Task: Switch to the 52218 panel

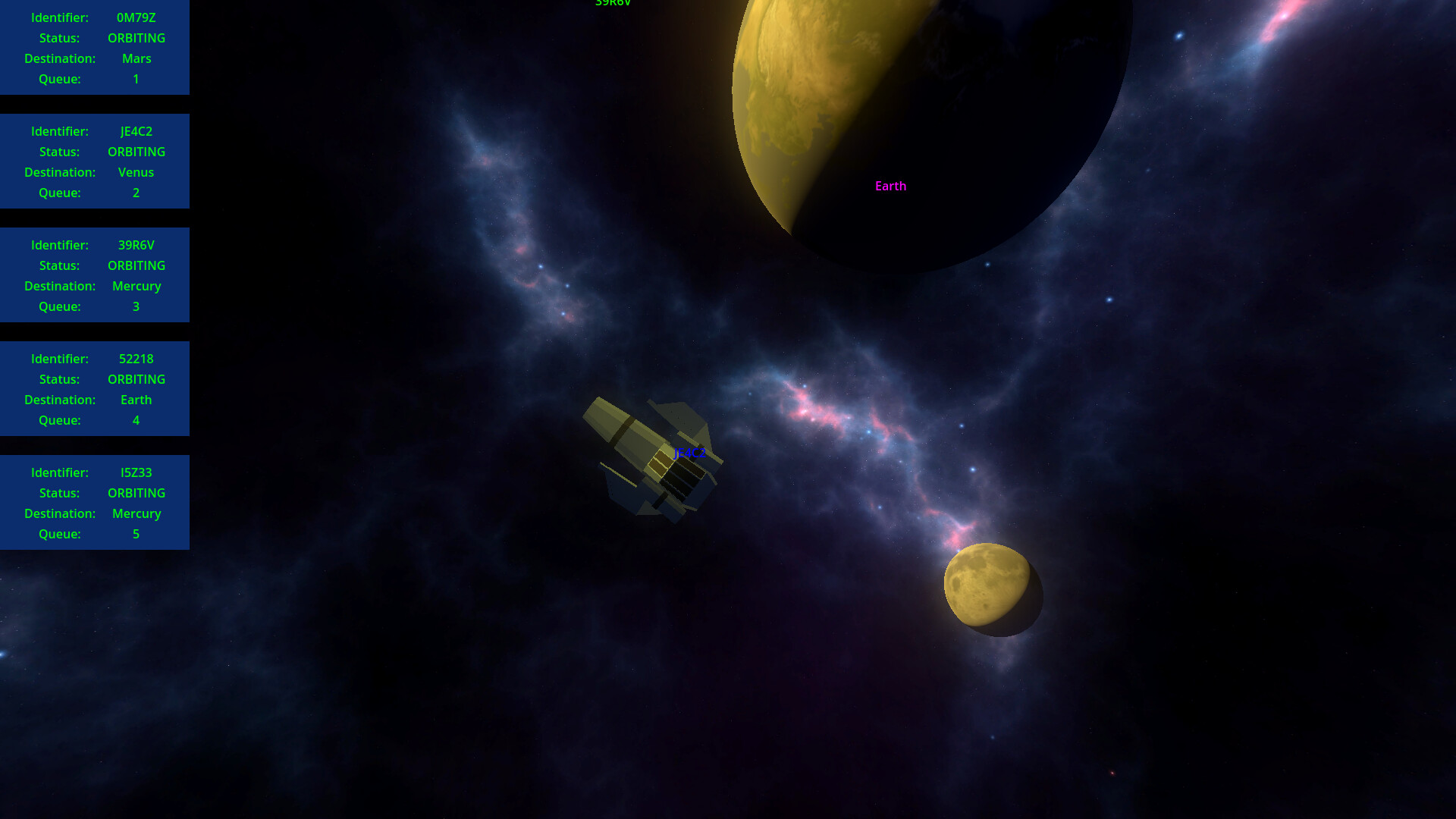Action: pyautogui.click(x=95, y=388)
